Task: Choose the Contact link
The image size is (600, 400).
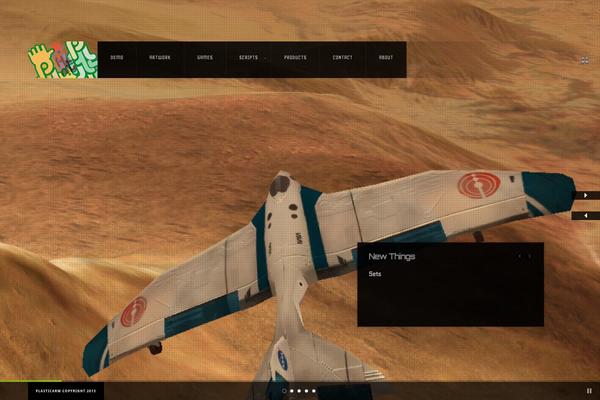Action: pyautogui.click(x=342, y=58)
